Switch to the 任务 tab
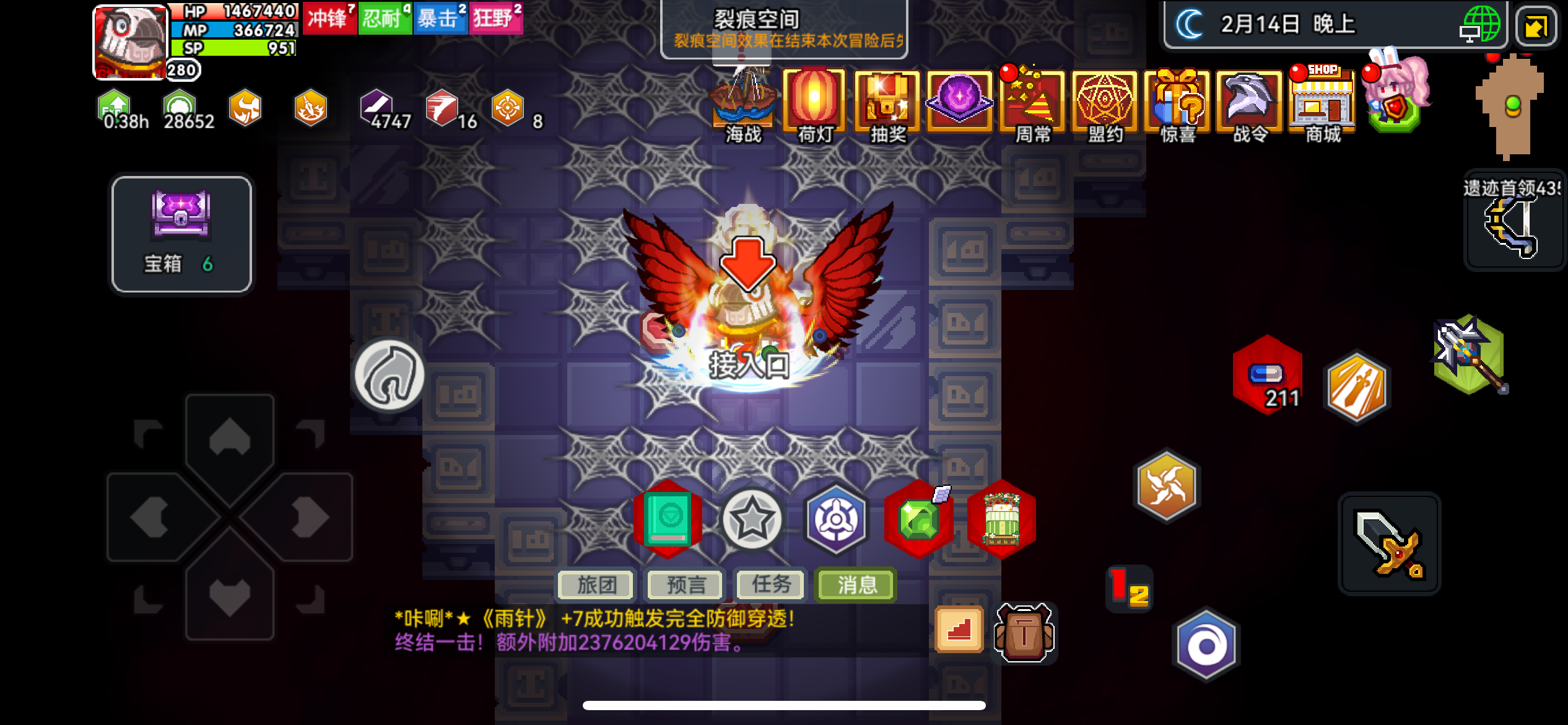Viewport: 1568px width, 725px height. tap(770, 584)
